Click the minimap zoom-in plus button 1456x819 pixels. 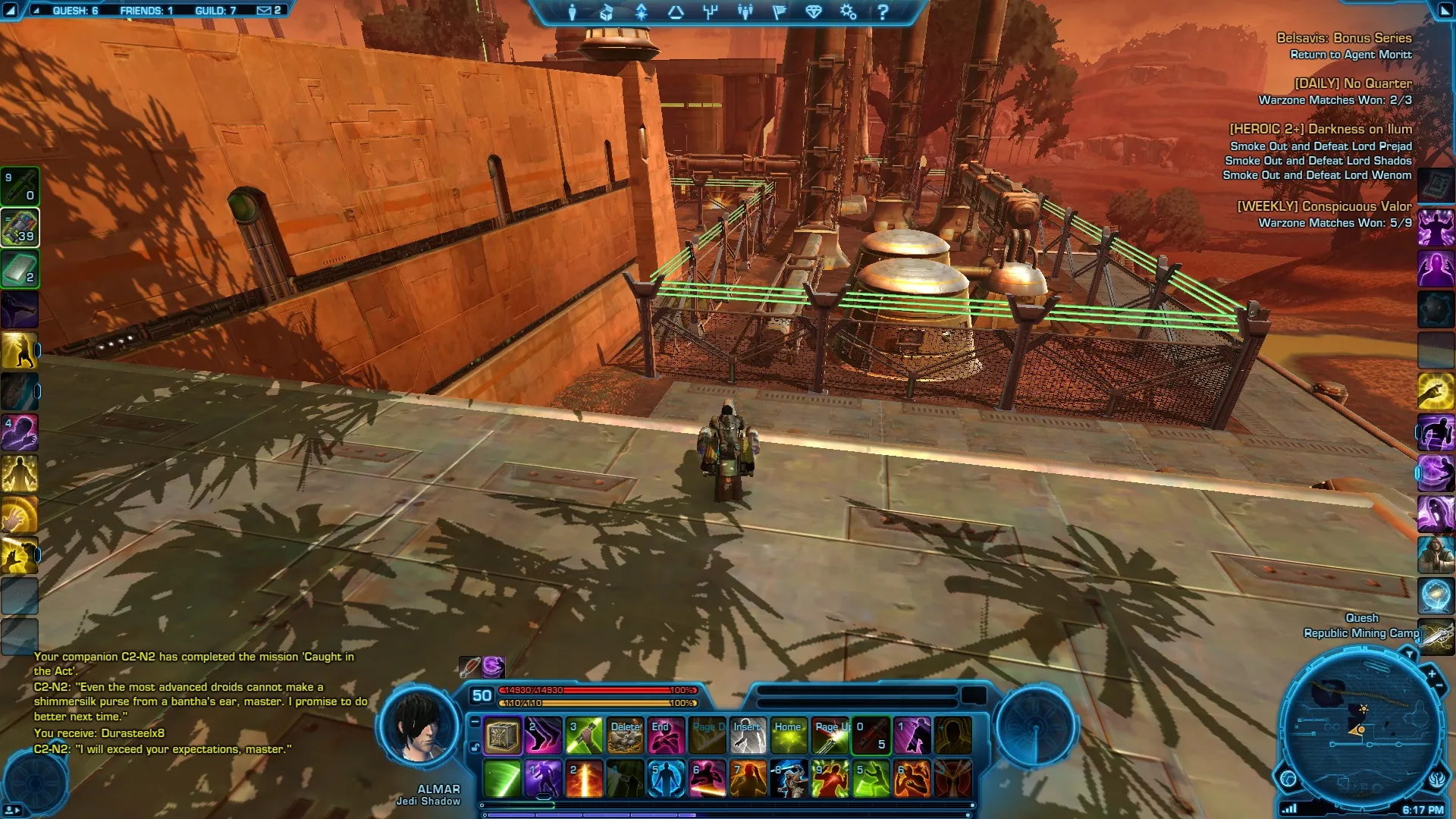click(1431, 673)
